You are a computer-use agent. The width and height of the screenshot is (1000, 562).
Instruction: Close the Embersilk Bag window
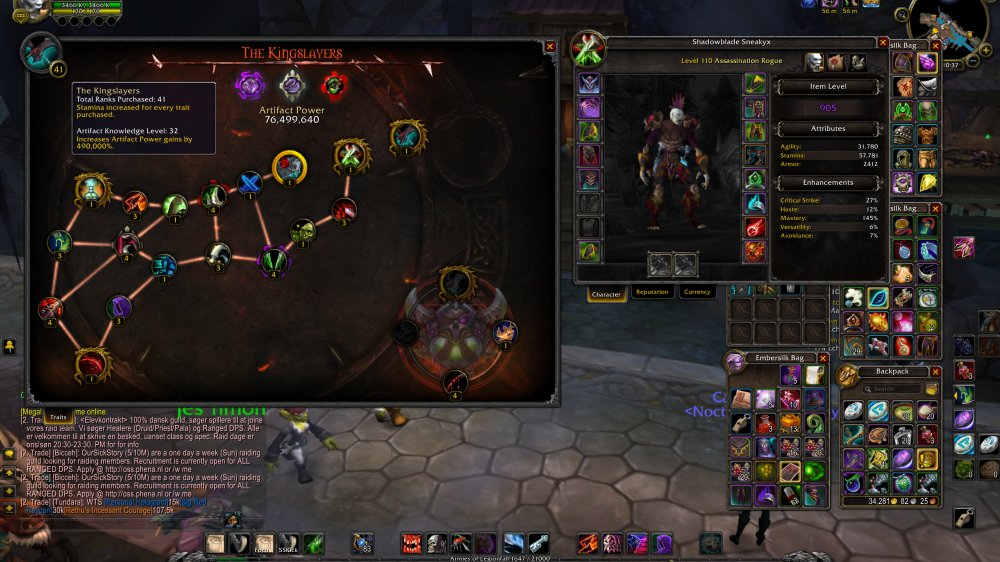[x=823, y=358]
